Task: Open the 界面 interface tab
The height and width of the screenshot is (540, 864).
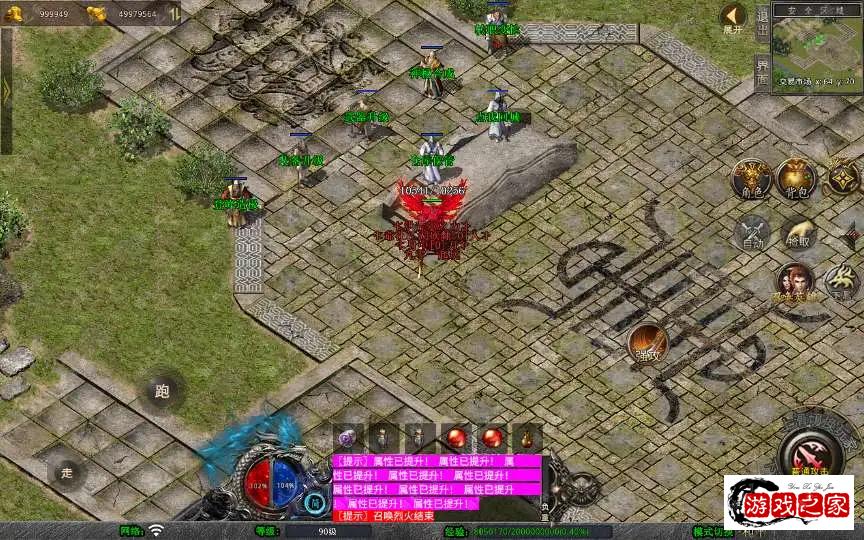Action: click(x=762, y=71)
